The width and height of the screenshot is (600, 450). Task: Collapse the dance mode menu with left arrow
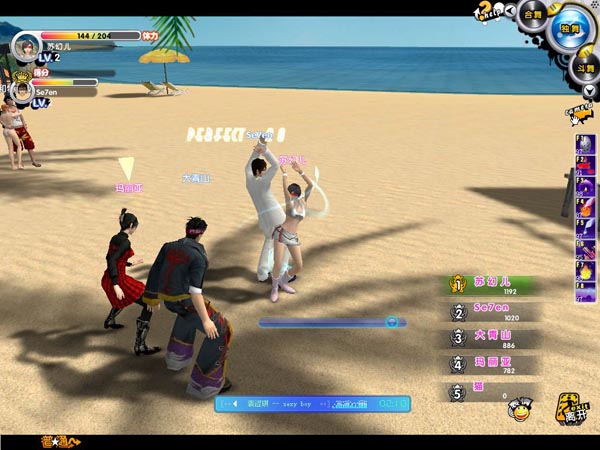pos(510,13)
